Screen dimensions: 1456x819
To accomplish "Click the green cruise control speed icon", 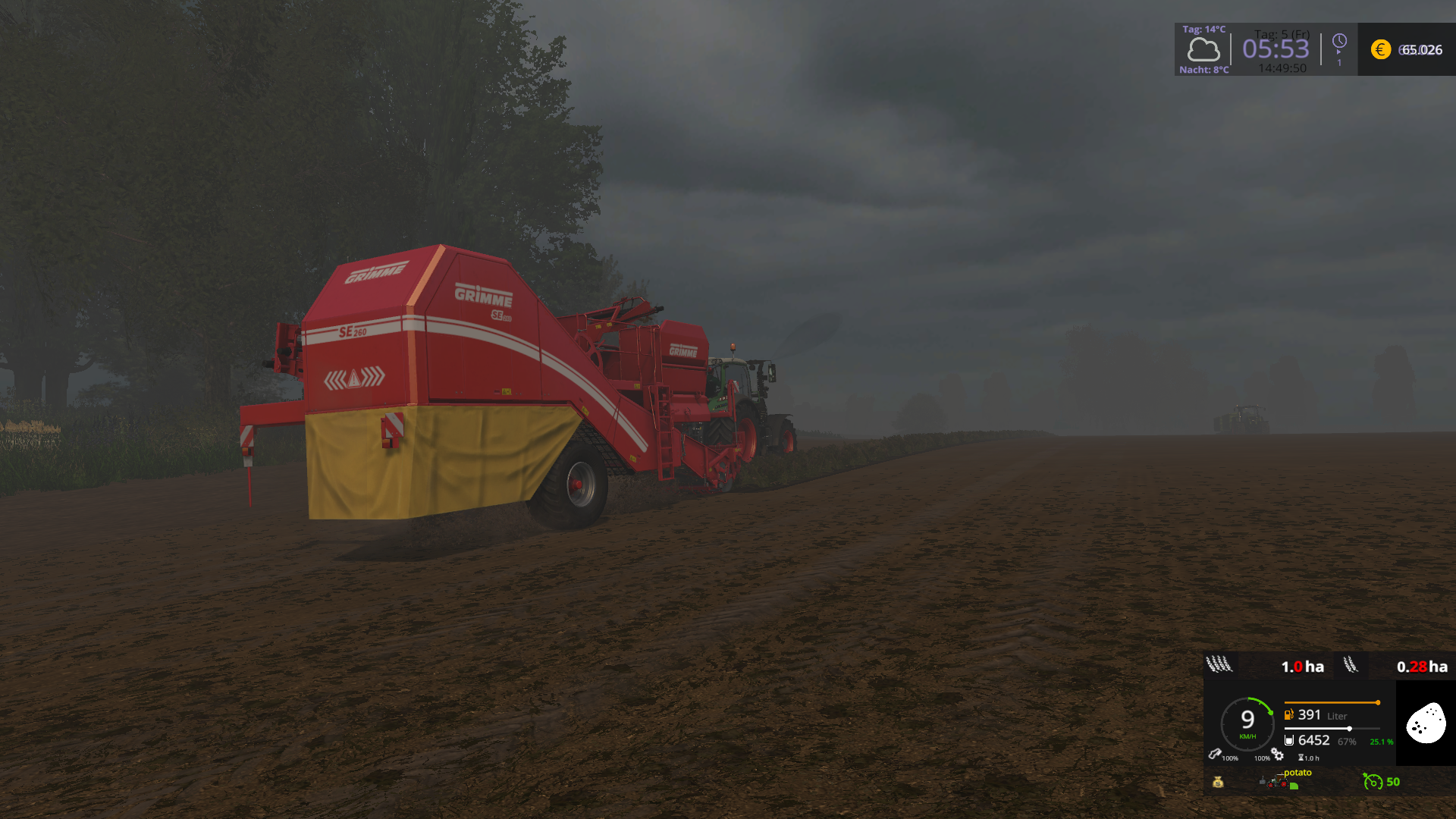I will (x=1372, y=781).
